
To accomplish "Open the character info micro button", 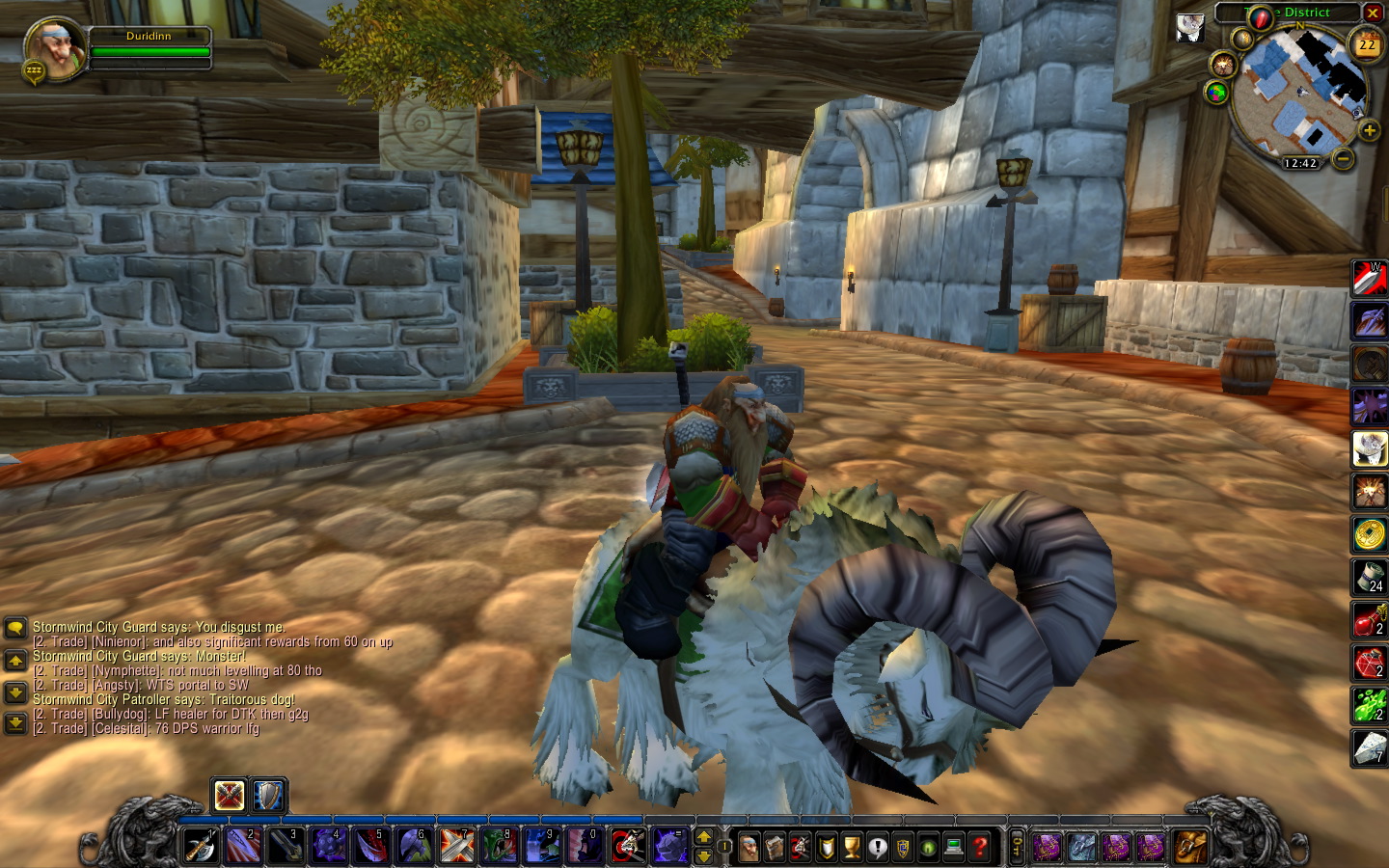I will (749, 848).
